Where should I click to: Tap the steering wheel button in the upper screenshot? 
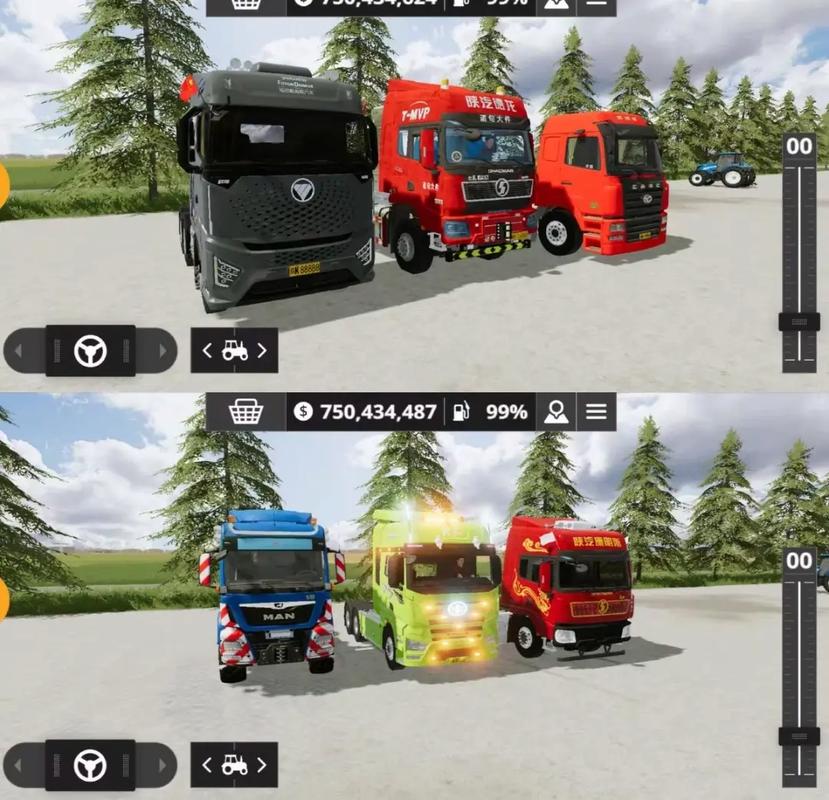coord(90,351)
